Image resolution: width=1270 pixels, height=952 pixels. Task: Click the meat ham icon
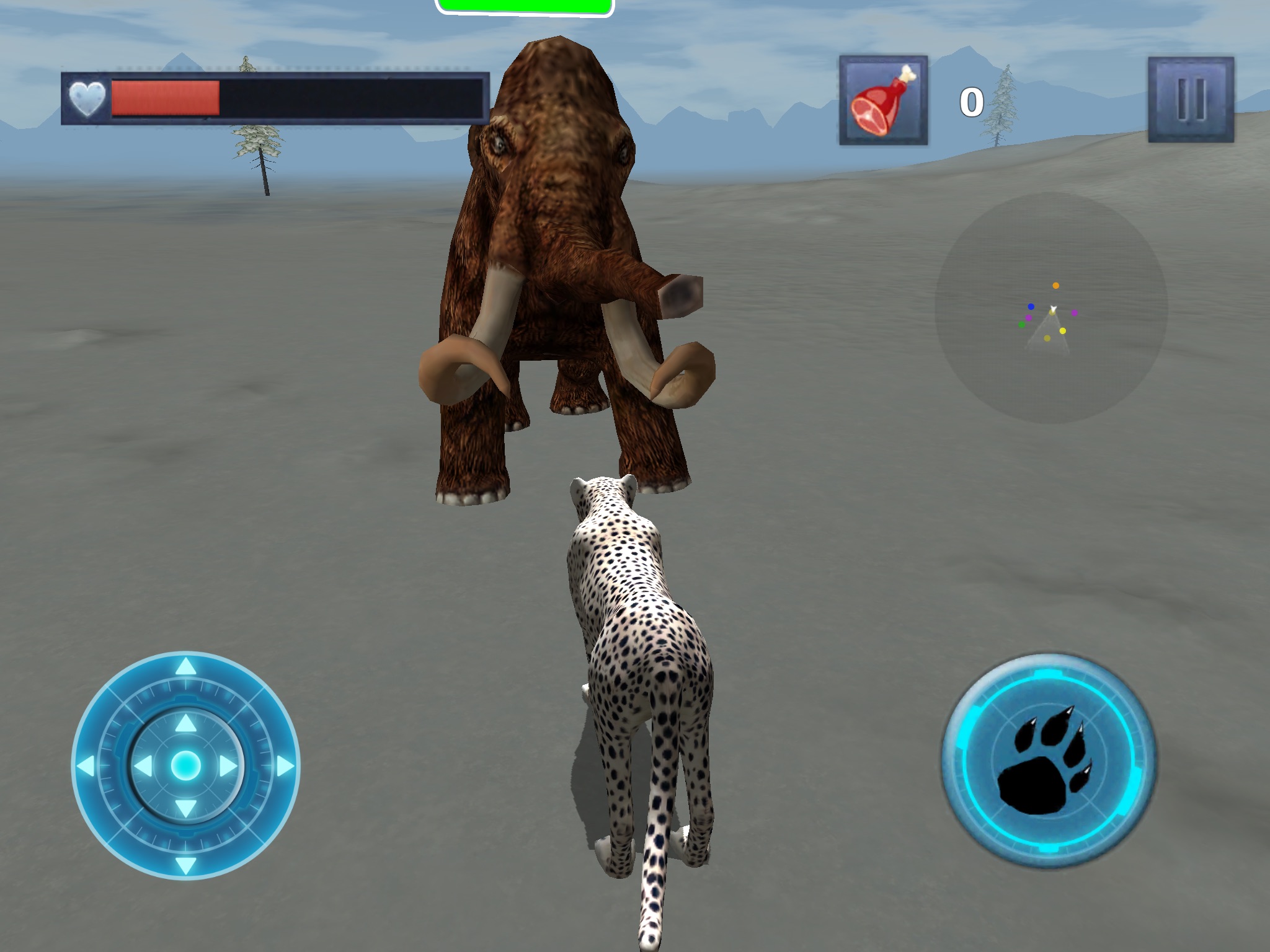click(x=883, y=100)
